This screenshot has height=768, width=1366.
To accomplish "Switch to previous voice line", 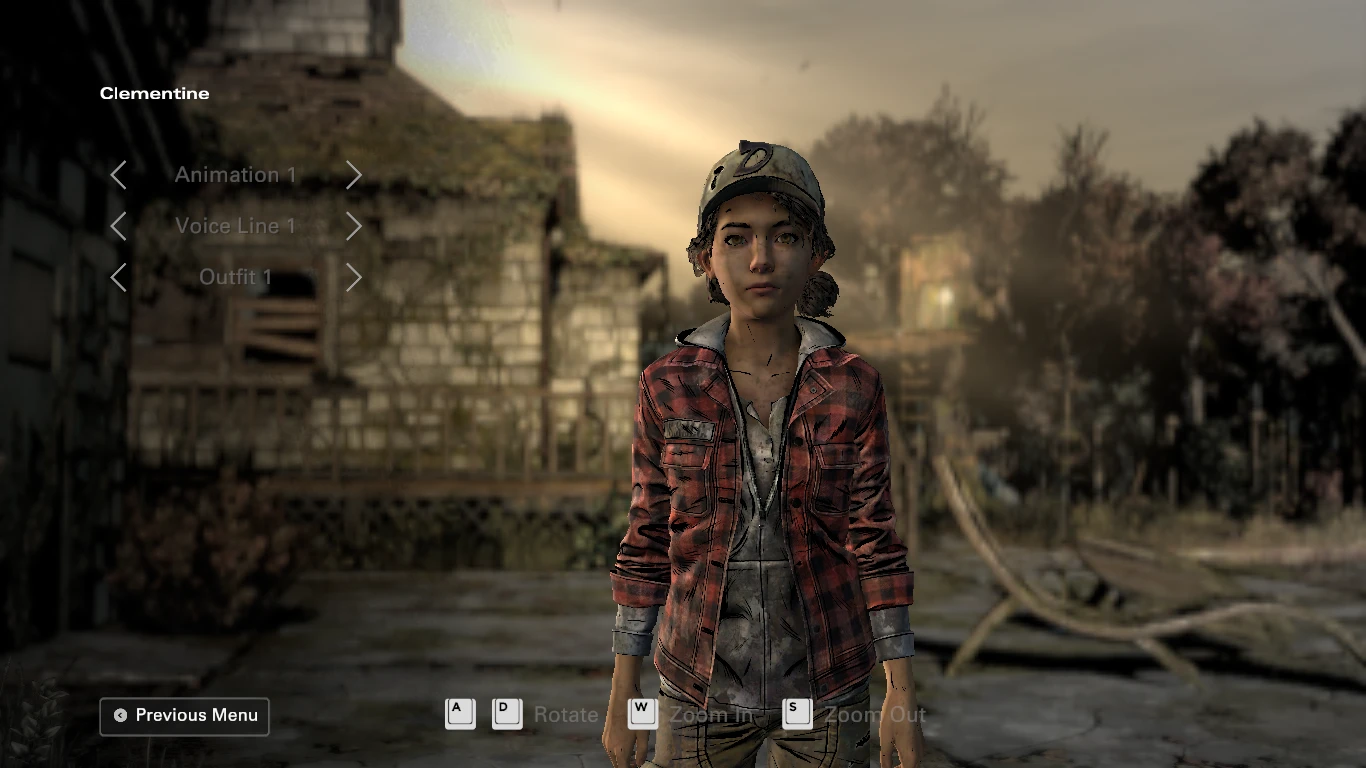I will [118, 226].
